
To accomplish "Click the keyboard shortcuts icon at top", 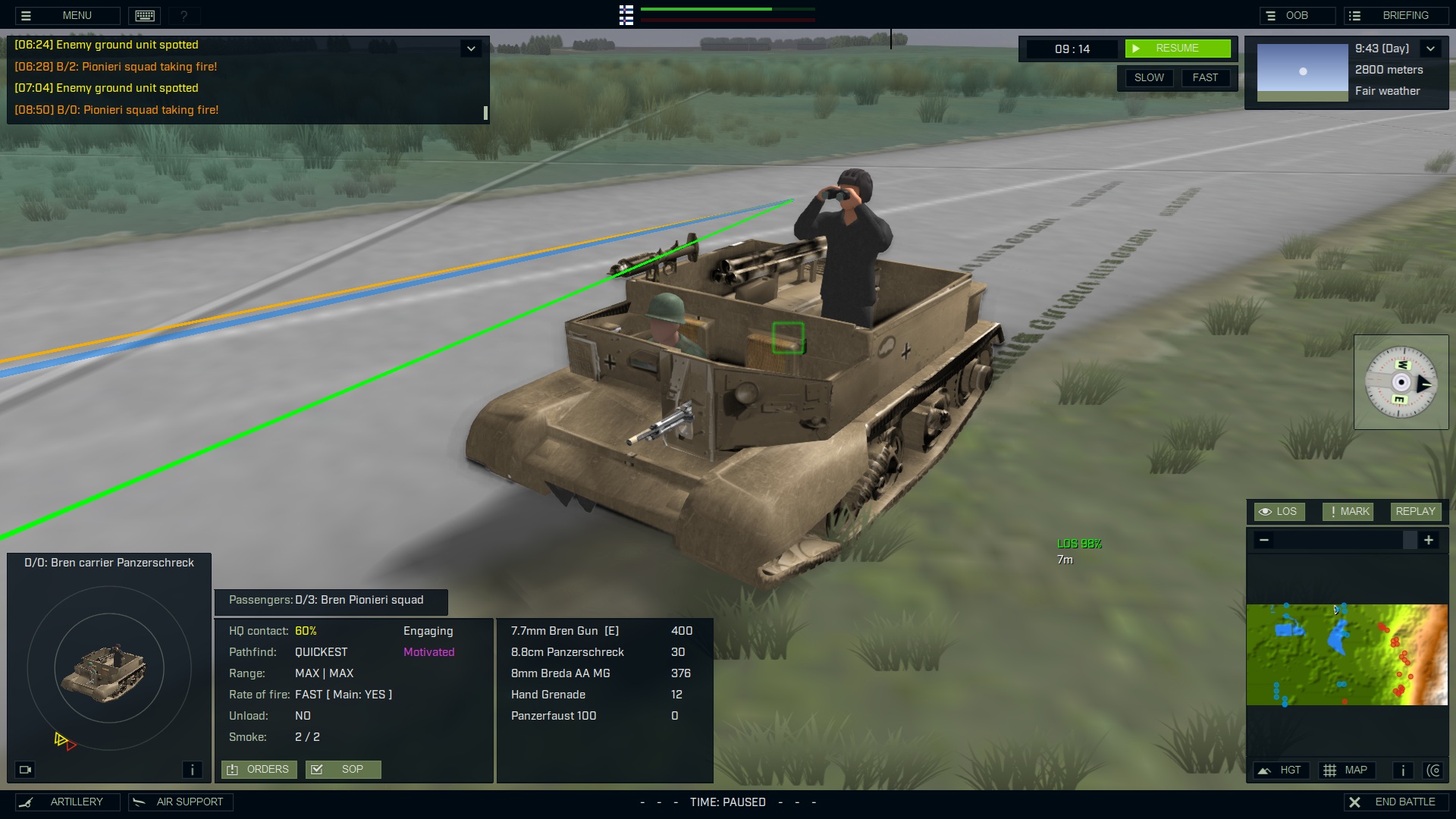I will click(x=144, y=15).
